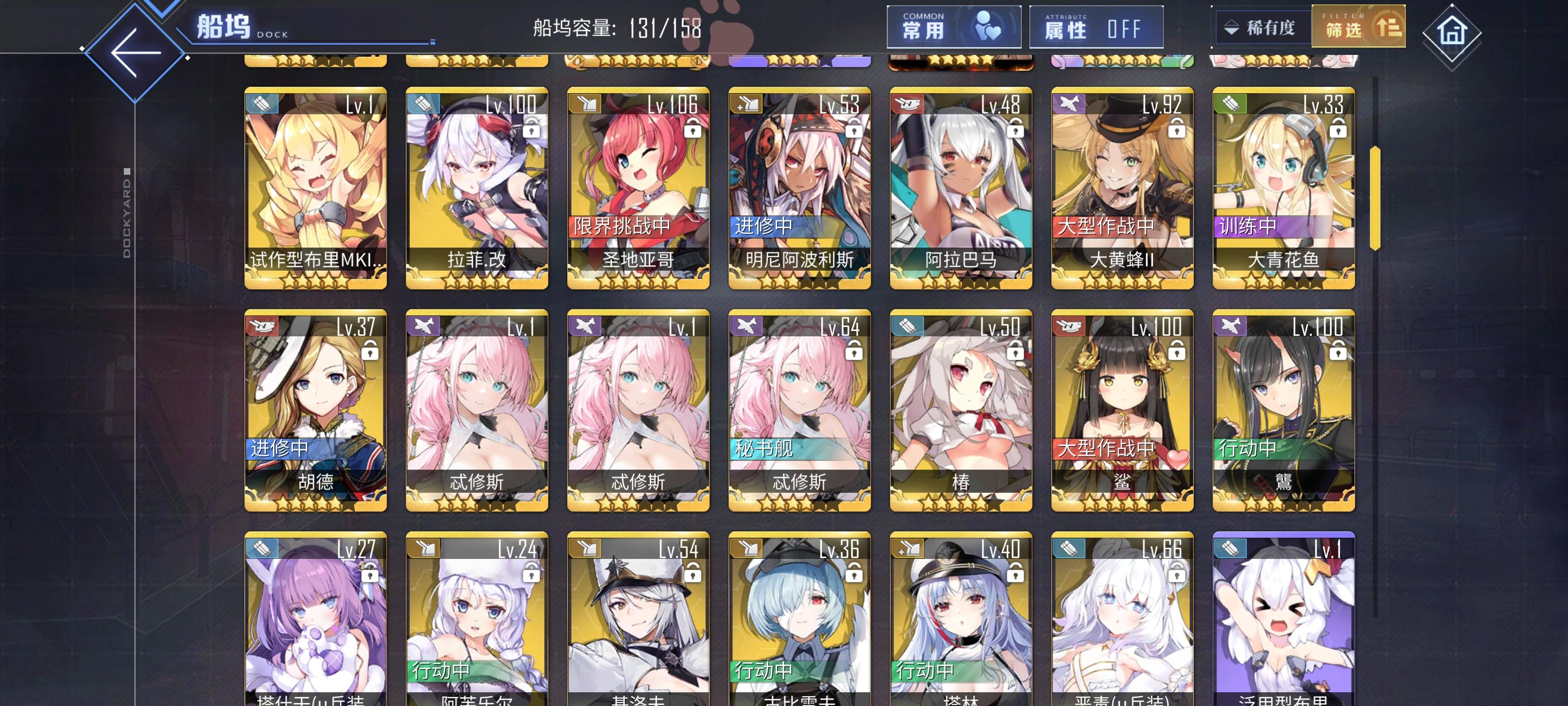1568x706 pixels.
Task: Click the lock icon on 拉菲.改 card
Action: point(531,130)
